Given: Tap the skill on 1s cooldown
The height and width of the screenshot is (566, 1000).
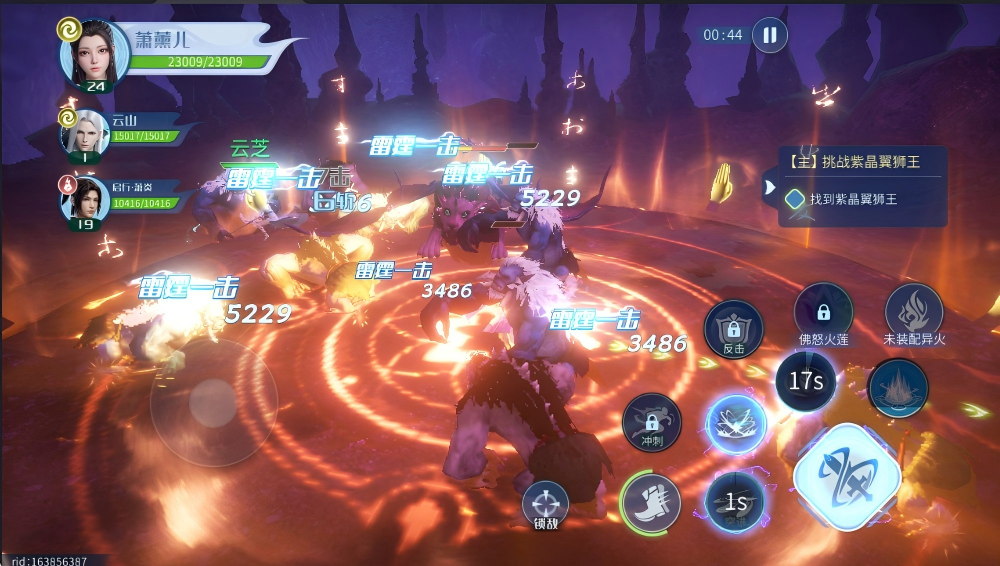Looking at the screenshot, I should 736,501.
